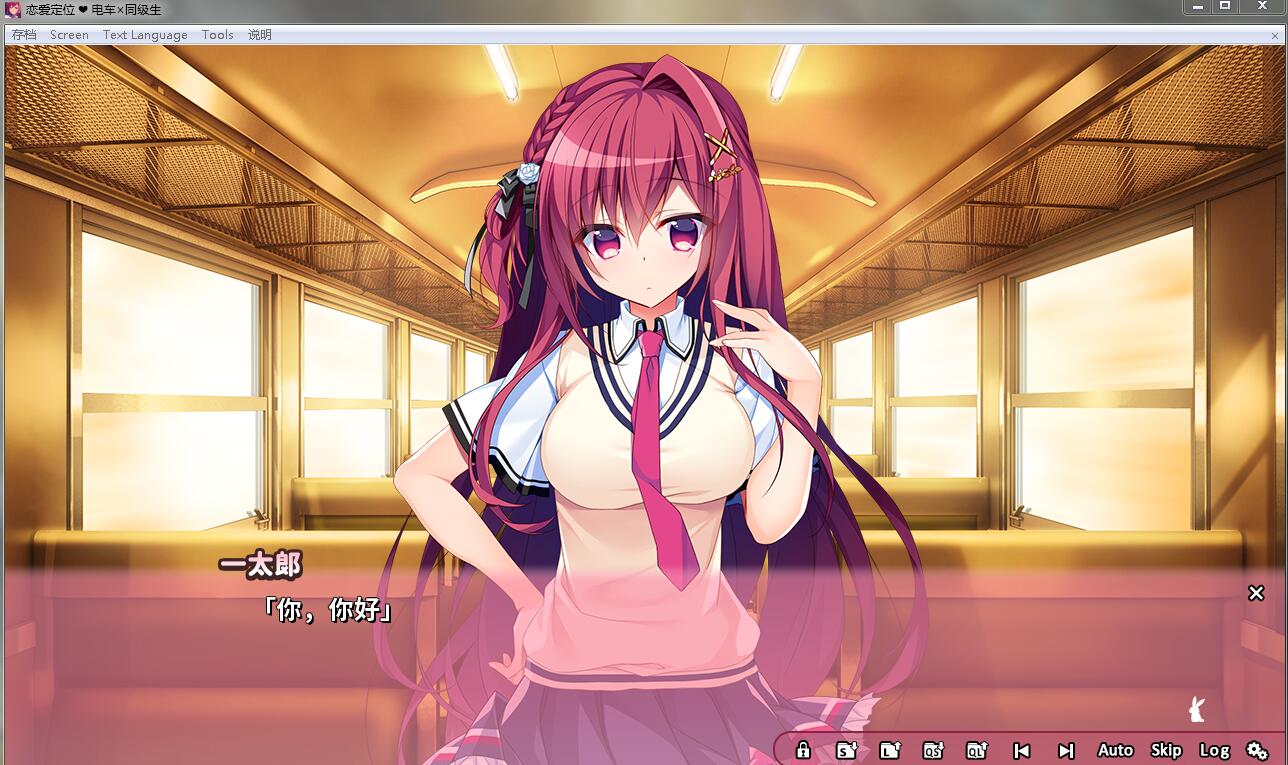Toggle the padlock lock icon
The width and height of the screenshot is (1288, 765).
point(802,750)
